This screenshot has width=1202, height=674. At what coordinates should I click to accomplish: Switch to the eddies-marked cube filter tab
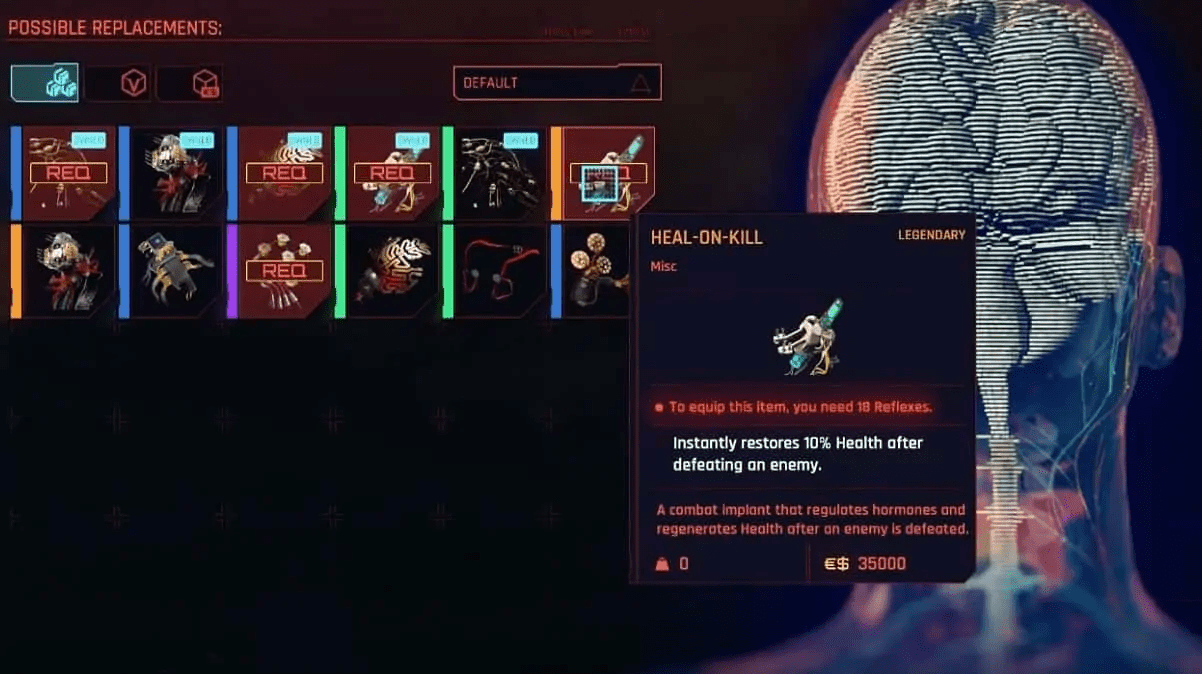(190, 83)
